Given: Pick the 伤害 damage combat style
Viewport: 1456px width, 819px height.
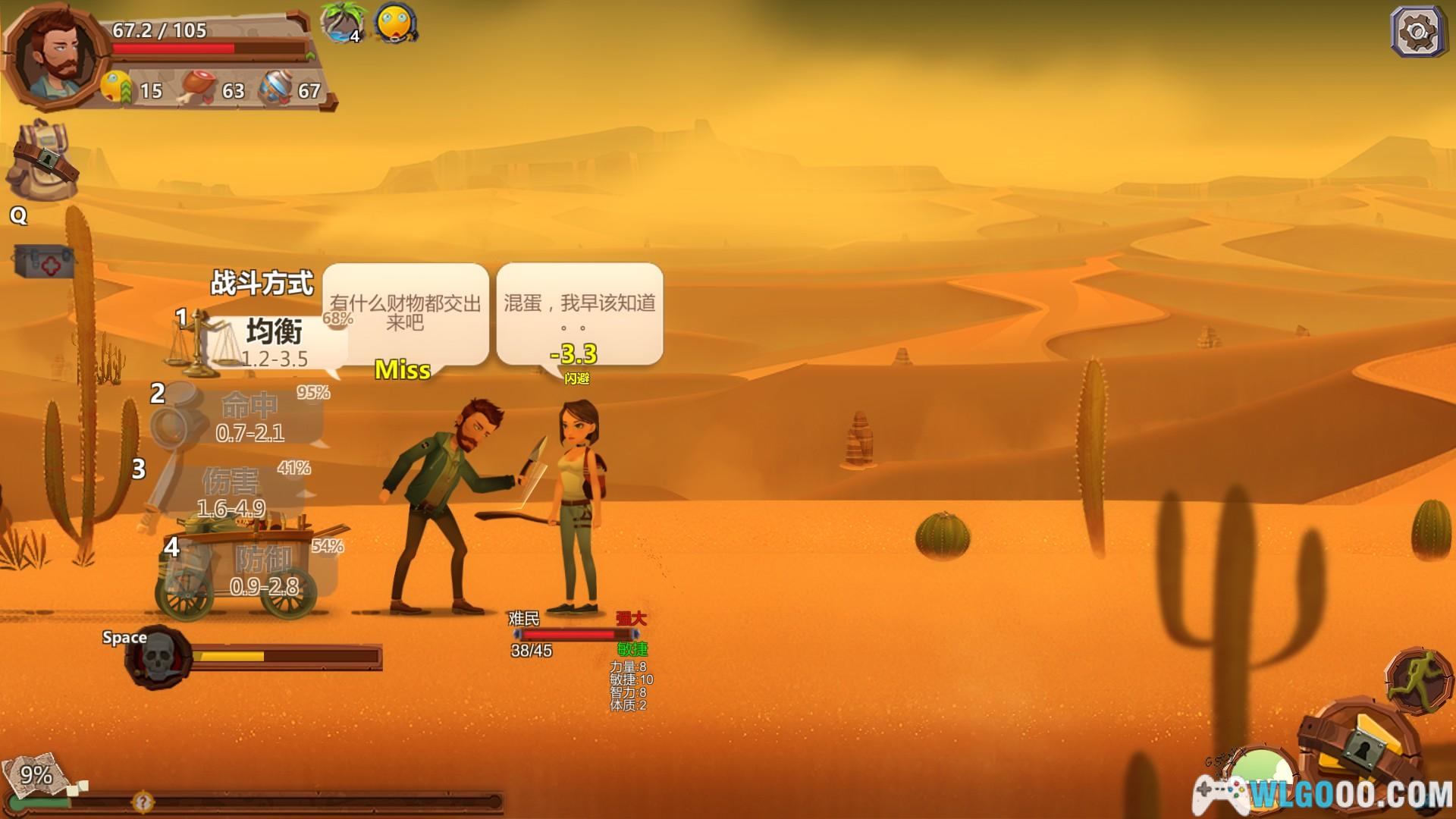Looking at the screenshot, I should pos(231,493).
